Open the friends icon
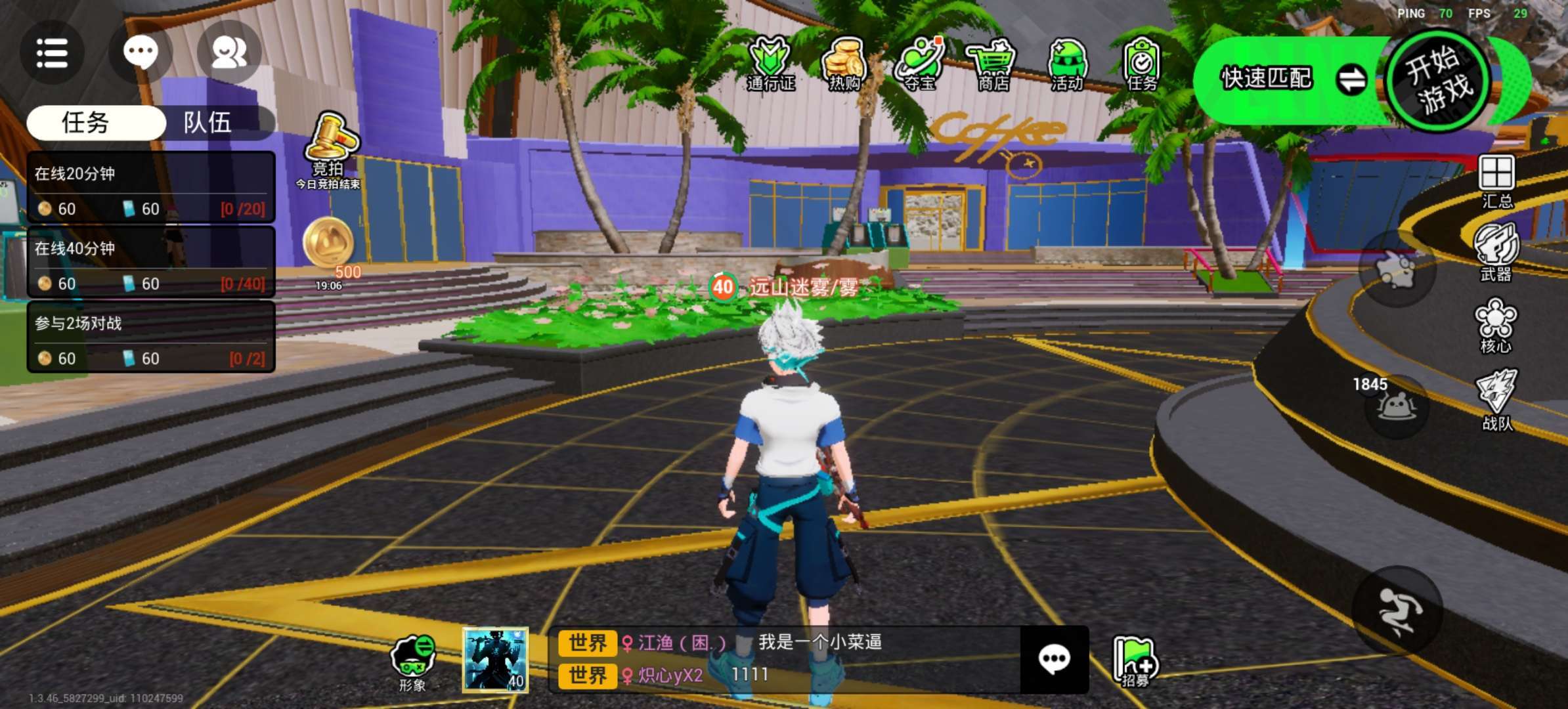The width and height of the screenshot is (1568, 709). [229, 53]
